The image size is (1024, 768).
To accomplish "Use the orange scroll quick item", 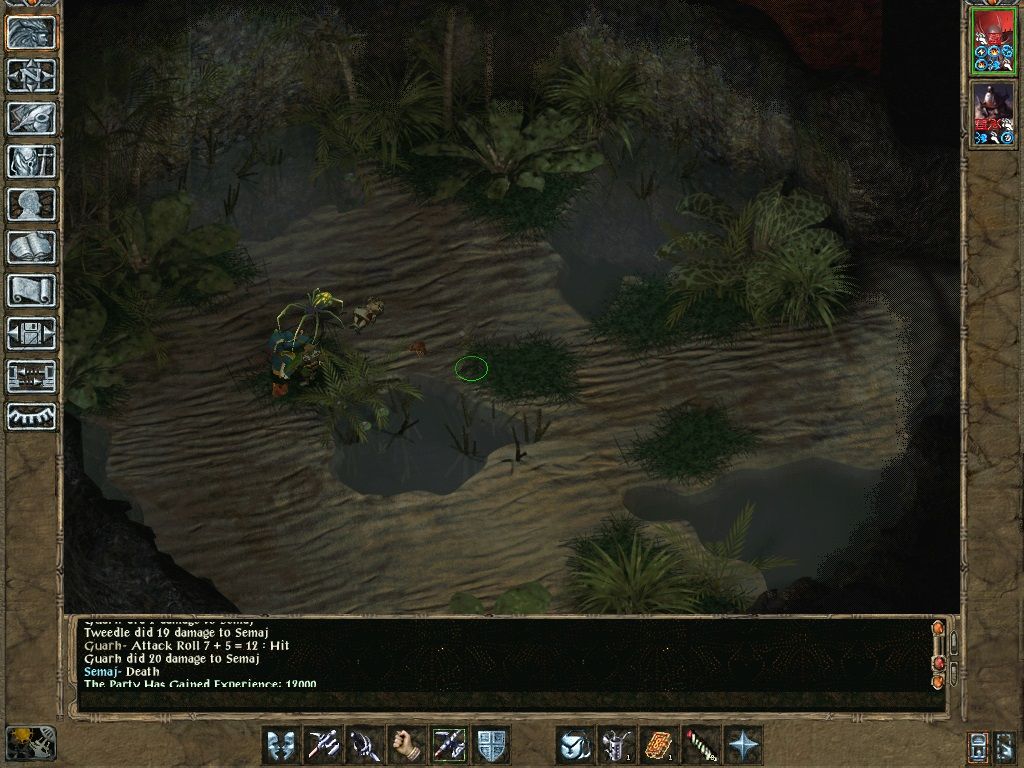I will pyautogui.click(x=659, y=745).
